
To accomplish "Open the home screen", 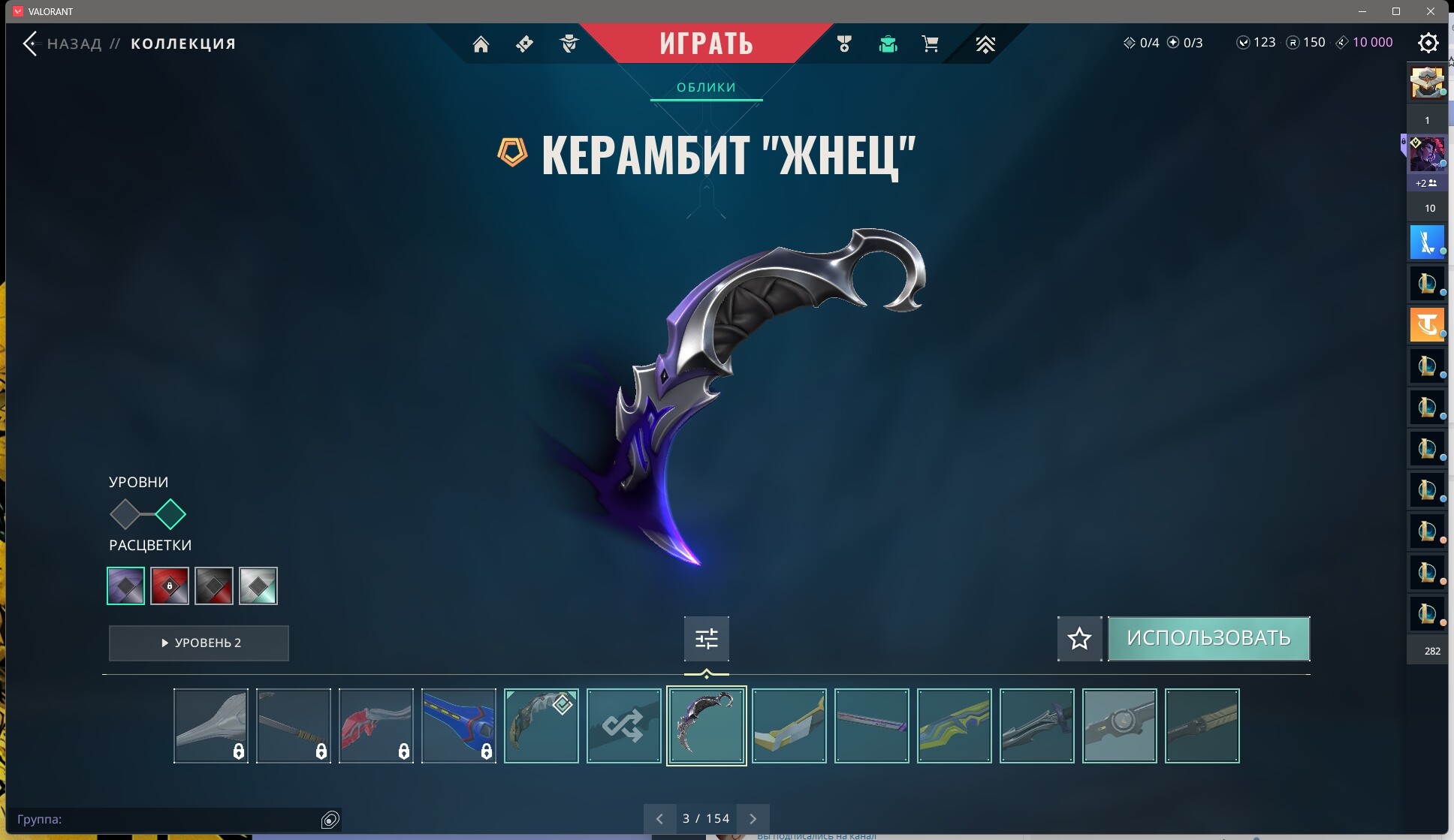I will coord(481,44).
